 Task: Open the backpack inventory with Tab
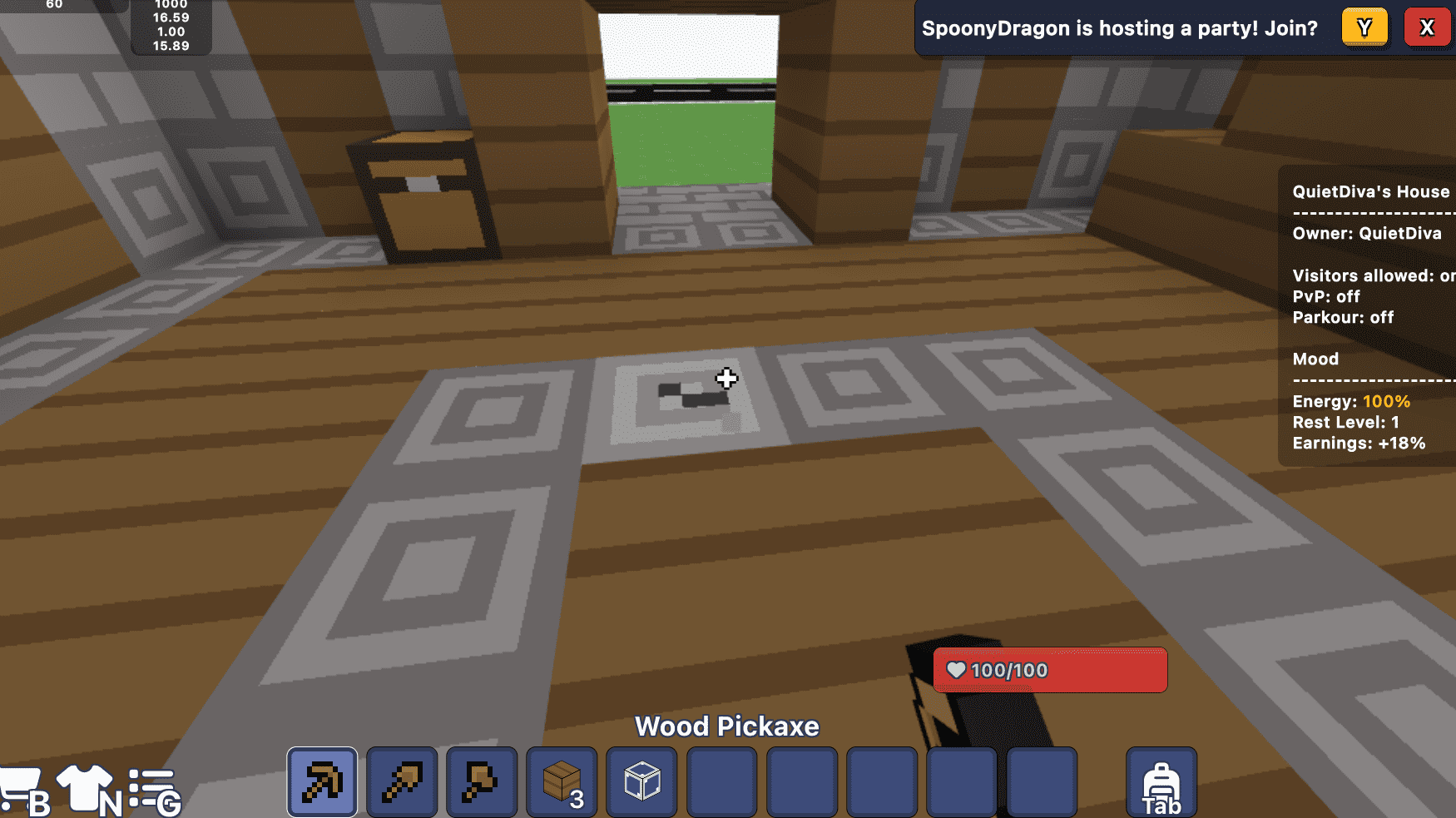click(x=1161, y=781)
